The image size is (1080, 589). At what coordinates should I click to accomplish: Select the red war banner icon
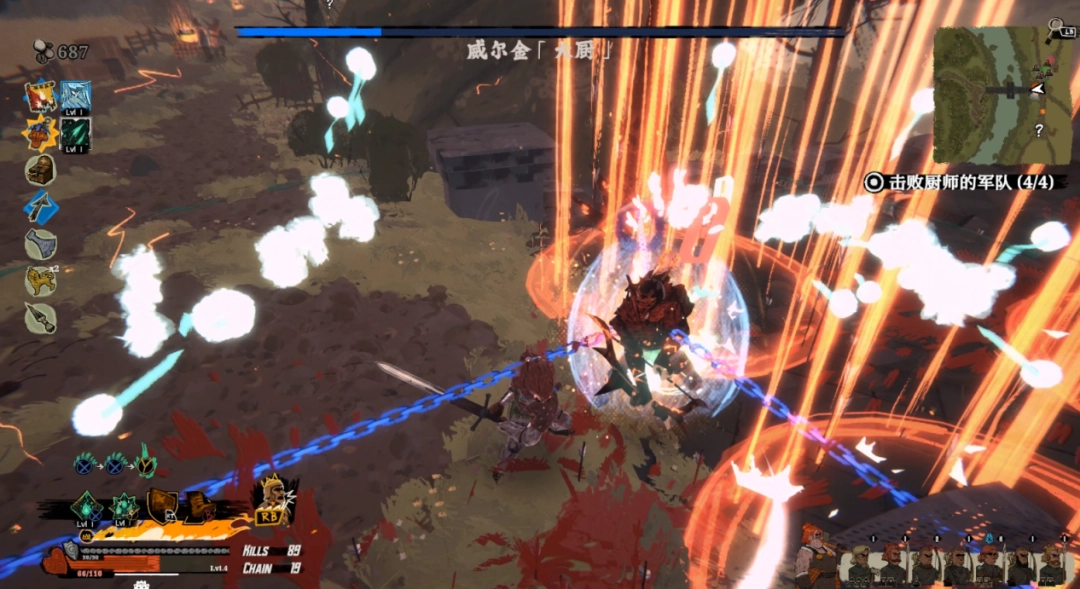(41, 96)
